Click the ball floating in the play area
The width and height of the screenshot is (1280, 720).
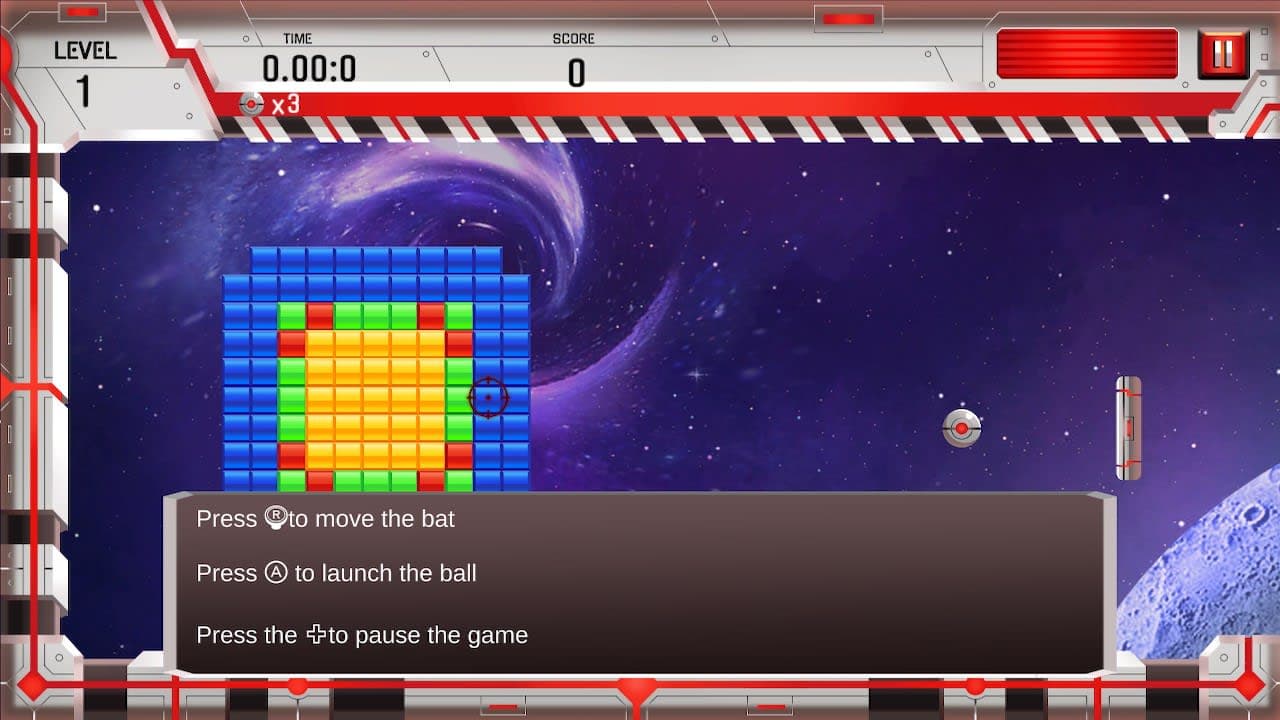coord(961,427)
